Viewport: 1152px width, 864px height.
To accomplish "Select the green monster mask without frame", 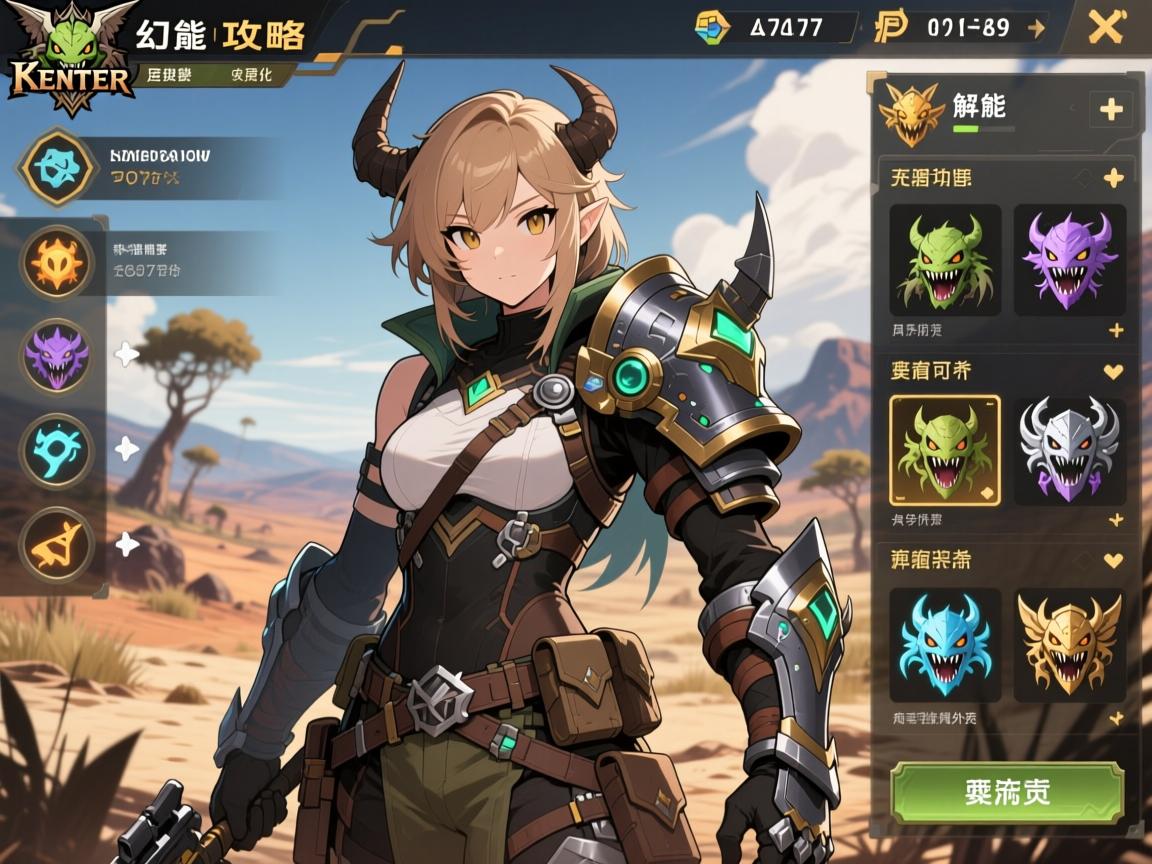I will click(x=944, y=260).
